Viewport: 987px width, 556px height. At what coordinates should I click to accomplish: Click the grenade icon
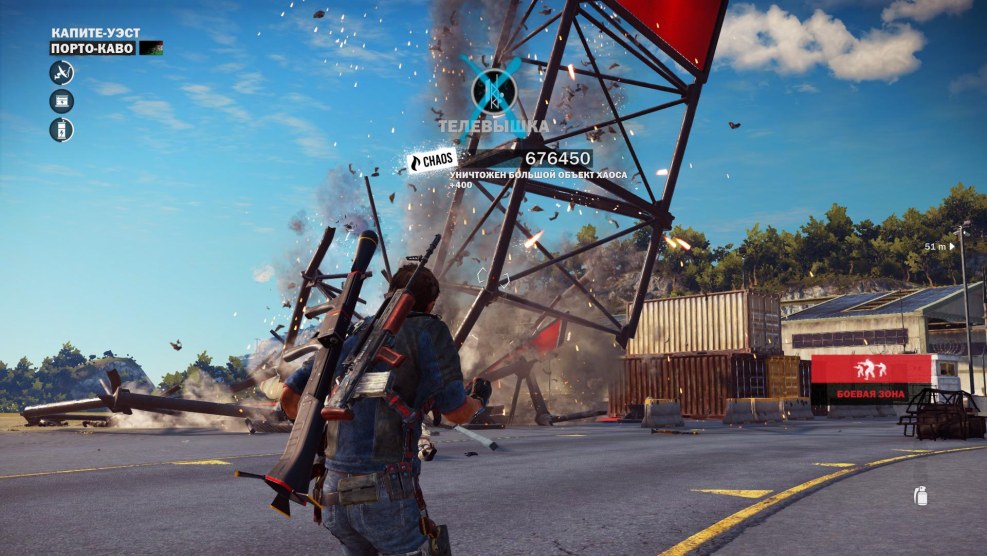pyautogui.click(x=920, y=495)
